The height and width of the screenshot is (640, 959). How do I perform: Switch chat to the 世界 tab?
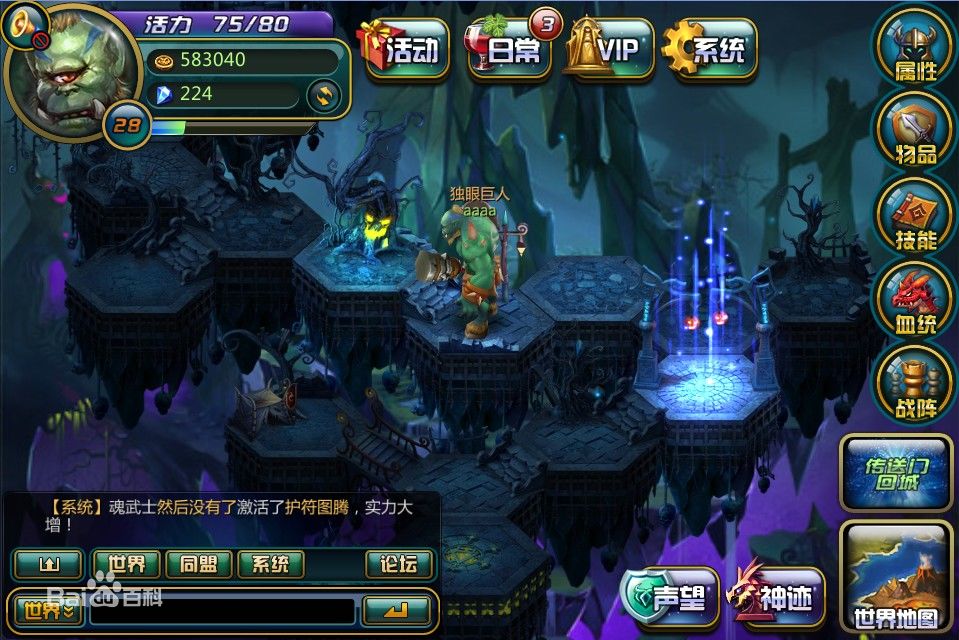point(126,564)
